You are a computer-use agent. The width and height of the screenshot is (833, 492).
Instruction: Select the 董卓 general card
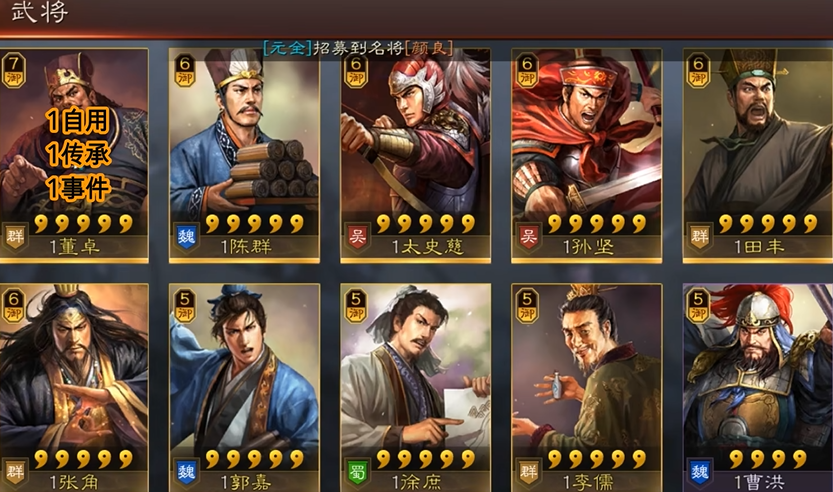tap(74, 155)
